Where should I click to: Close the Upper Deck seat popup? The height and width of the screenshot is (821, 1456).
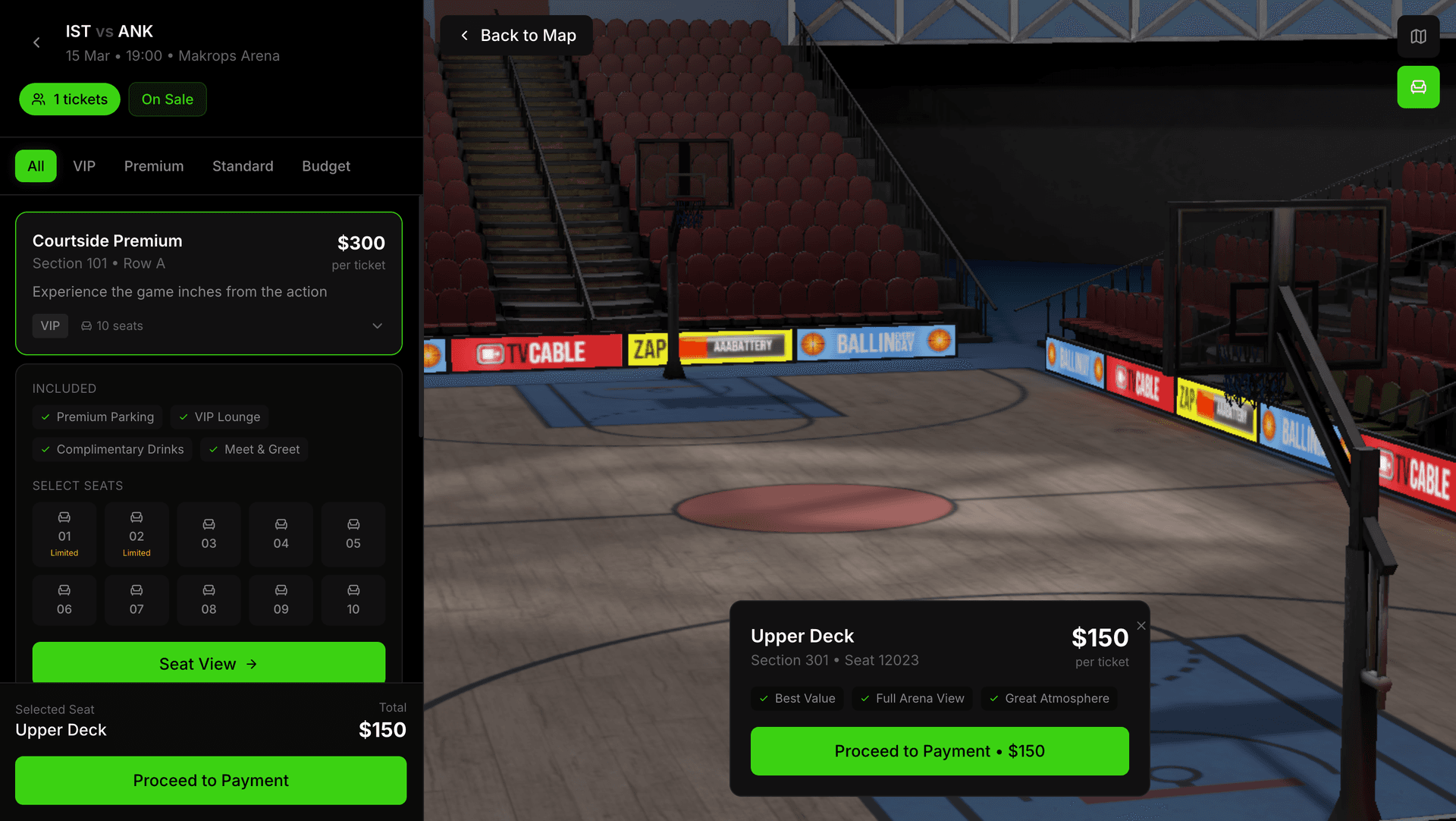click(x=1141, y=625)
